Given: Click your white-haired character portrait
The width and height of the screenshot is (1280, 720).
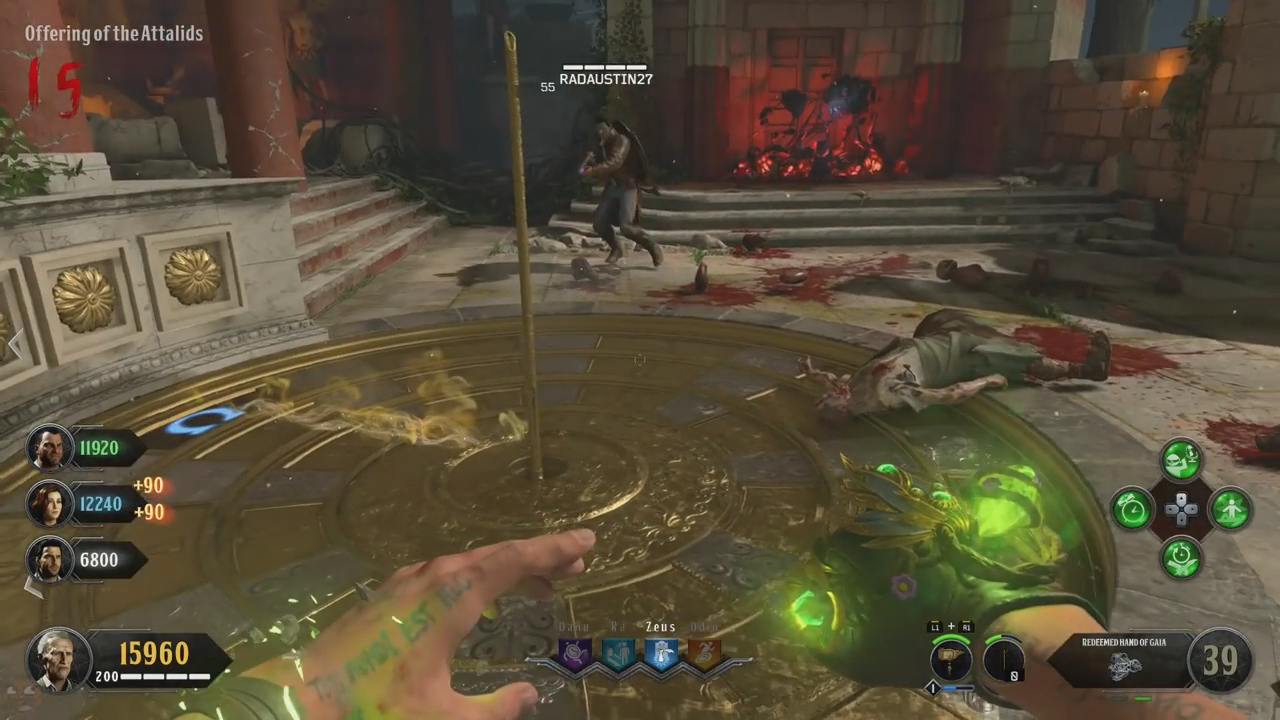Looking at the screenshot, I should pos(59,660).
